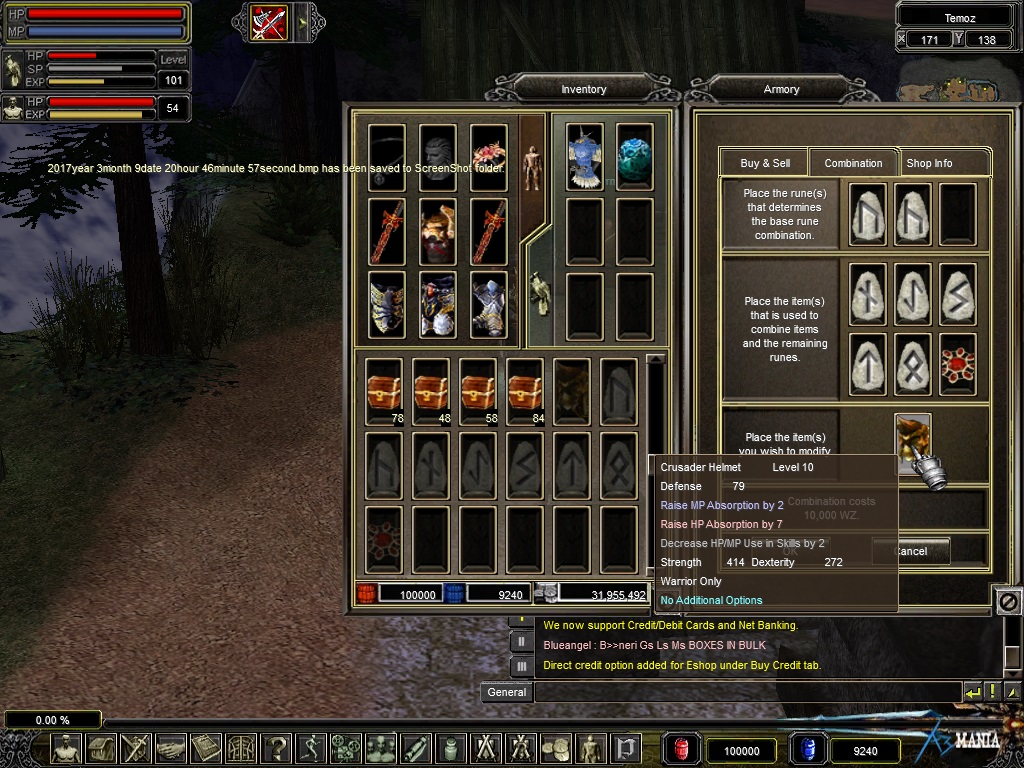Select the Crusader Helmet in the modify slot
The width and height of the screenshot is (1024, 768).
tap(913, 439)
